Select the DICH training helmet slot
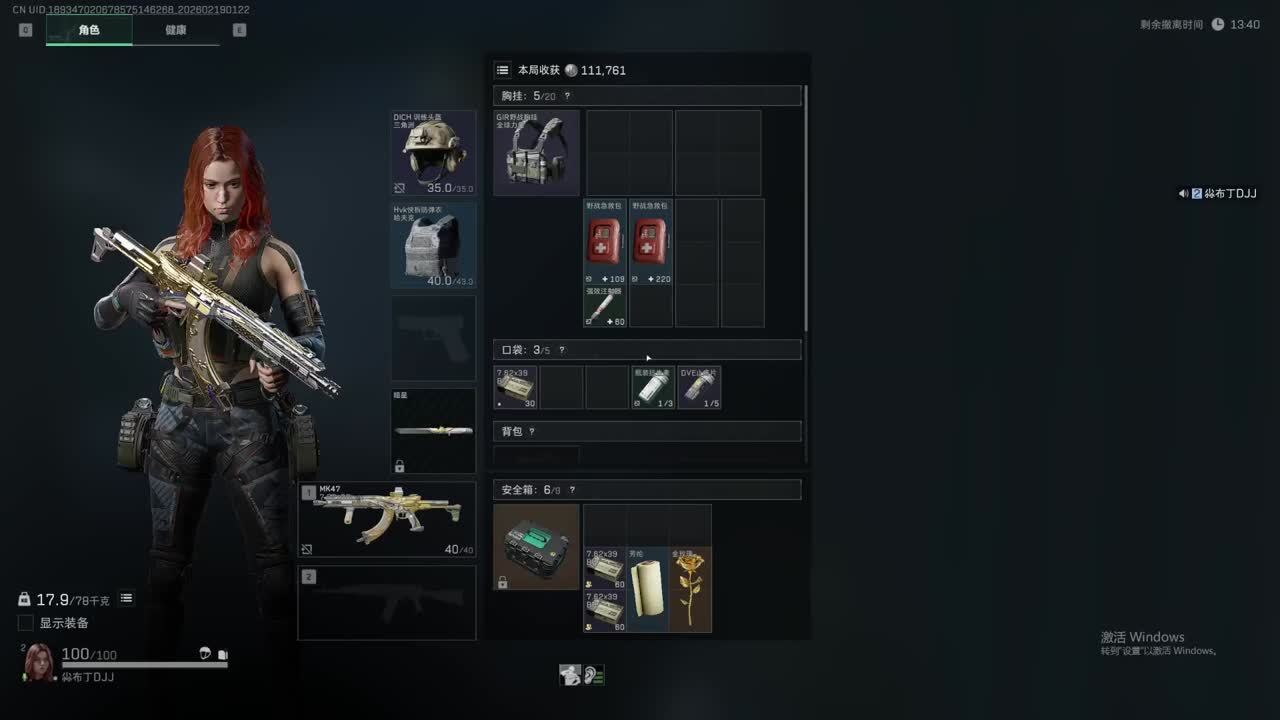Viewport: 1280px width, 720px height. point(433,152)
